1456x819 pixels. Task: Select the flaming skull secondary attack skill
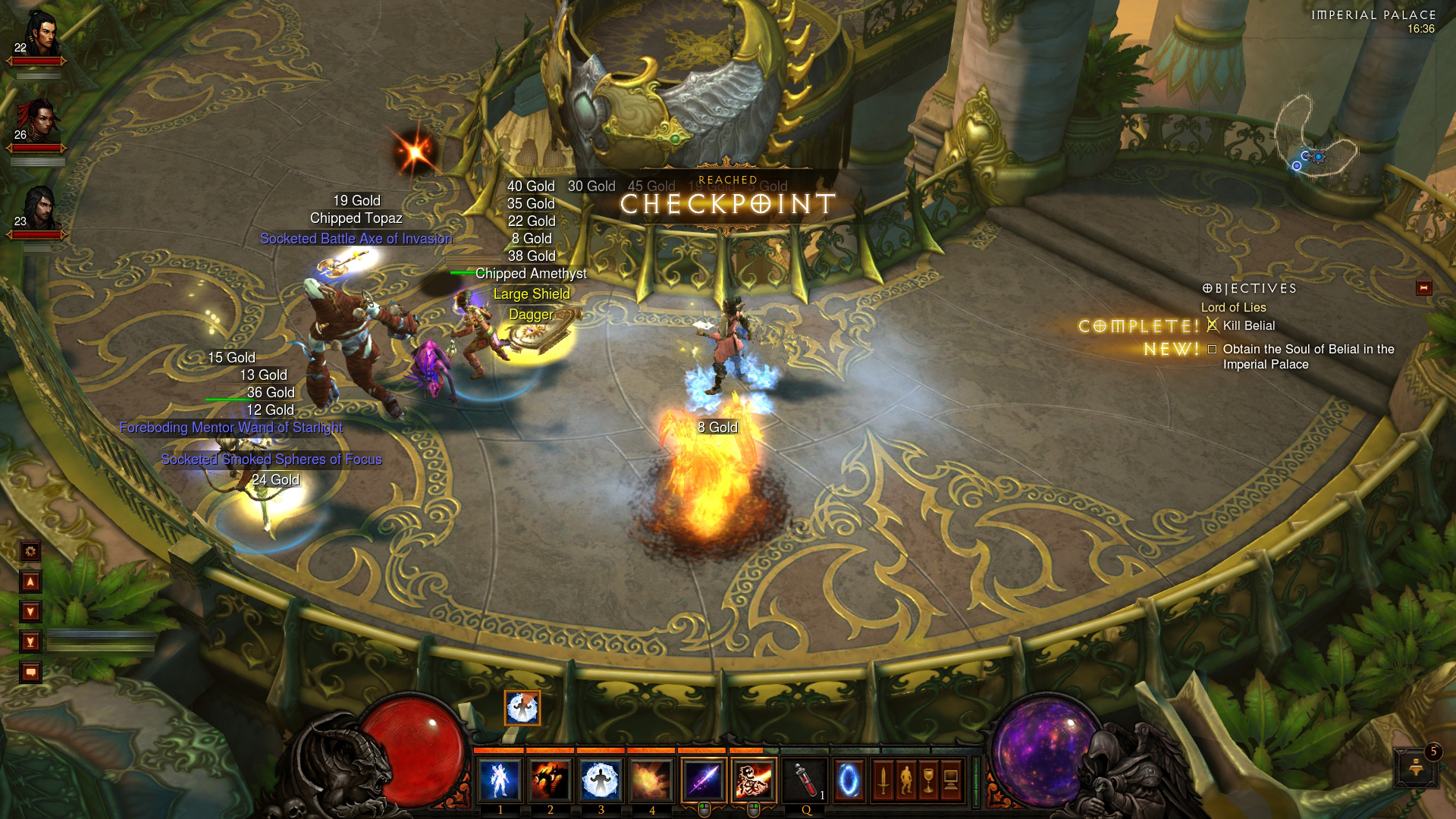tap(754, 780)
